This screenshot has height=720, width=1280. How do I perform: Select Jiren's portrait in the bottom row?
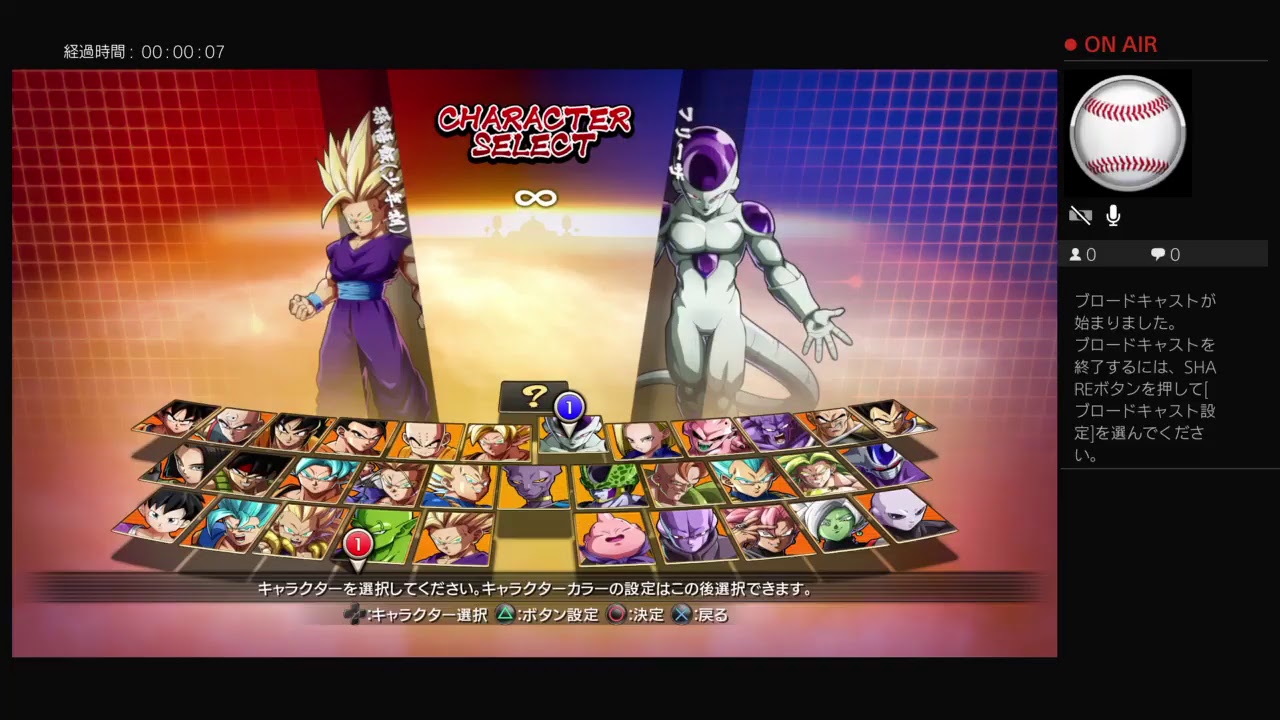[900, 516]
